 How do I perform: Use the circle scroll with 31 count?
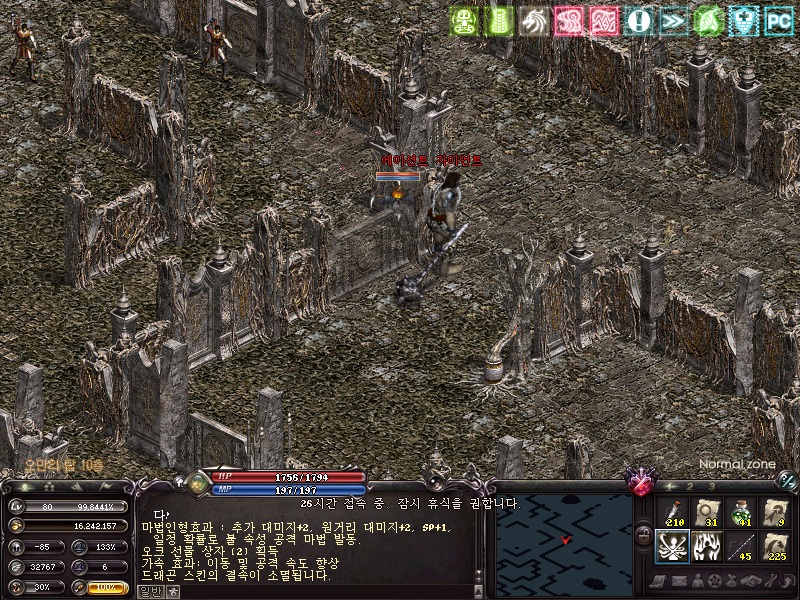706,512
